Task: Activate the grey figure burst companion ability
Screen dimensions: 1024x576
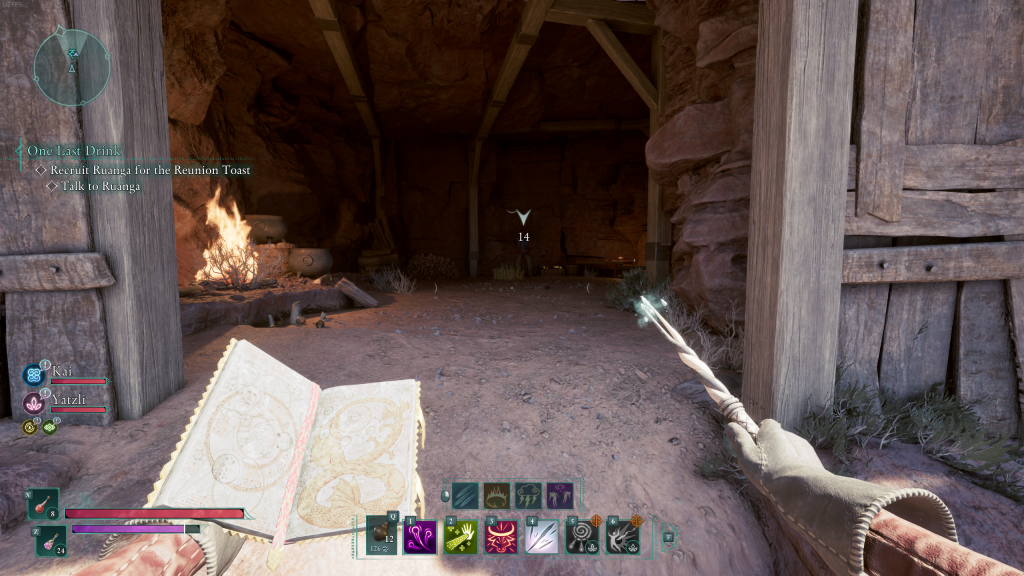Action: (622, 537)
